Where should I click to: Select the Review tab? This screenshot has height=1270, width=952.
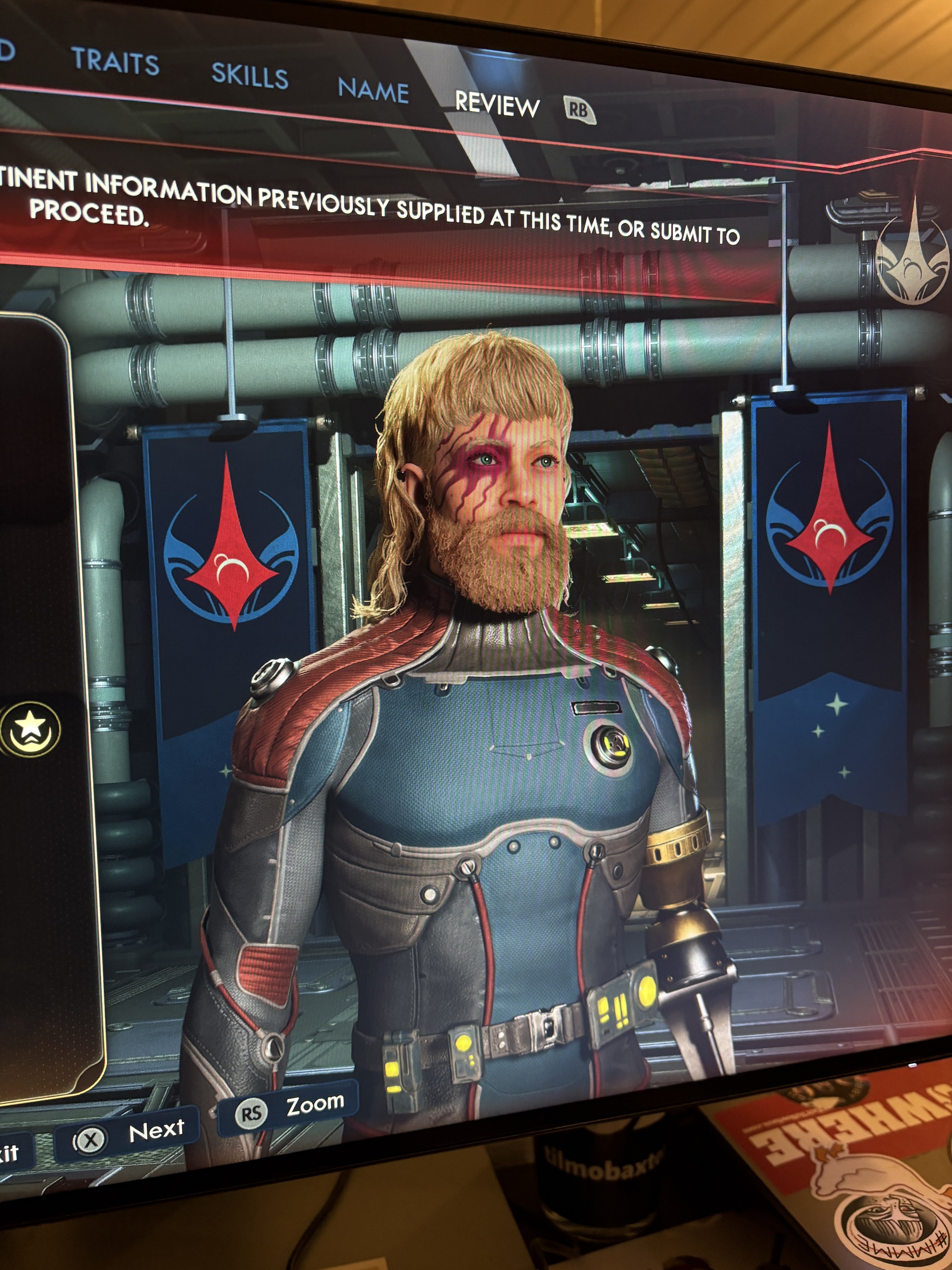(497, 105)
